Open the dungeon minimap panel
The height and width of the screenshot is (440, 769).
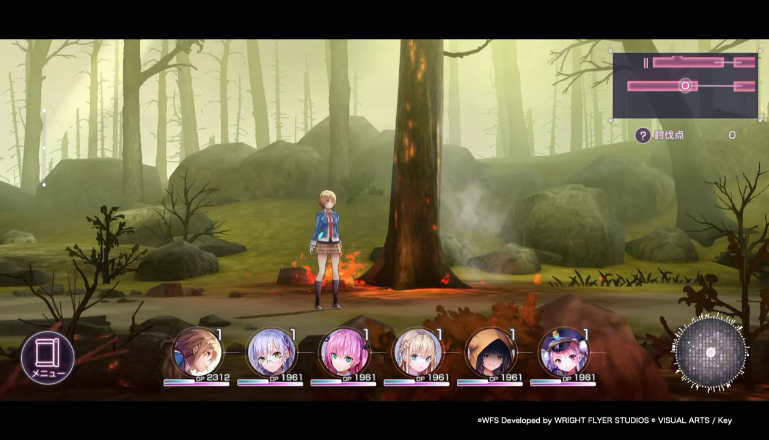click(x=685, y=86)
